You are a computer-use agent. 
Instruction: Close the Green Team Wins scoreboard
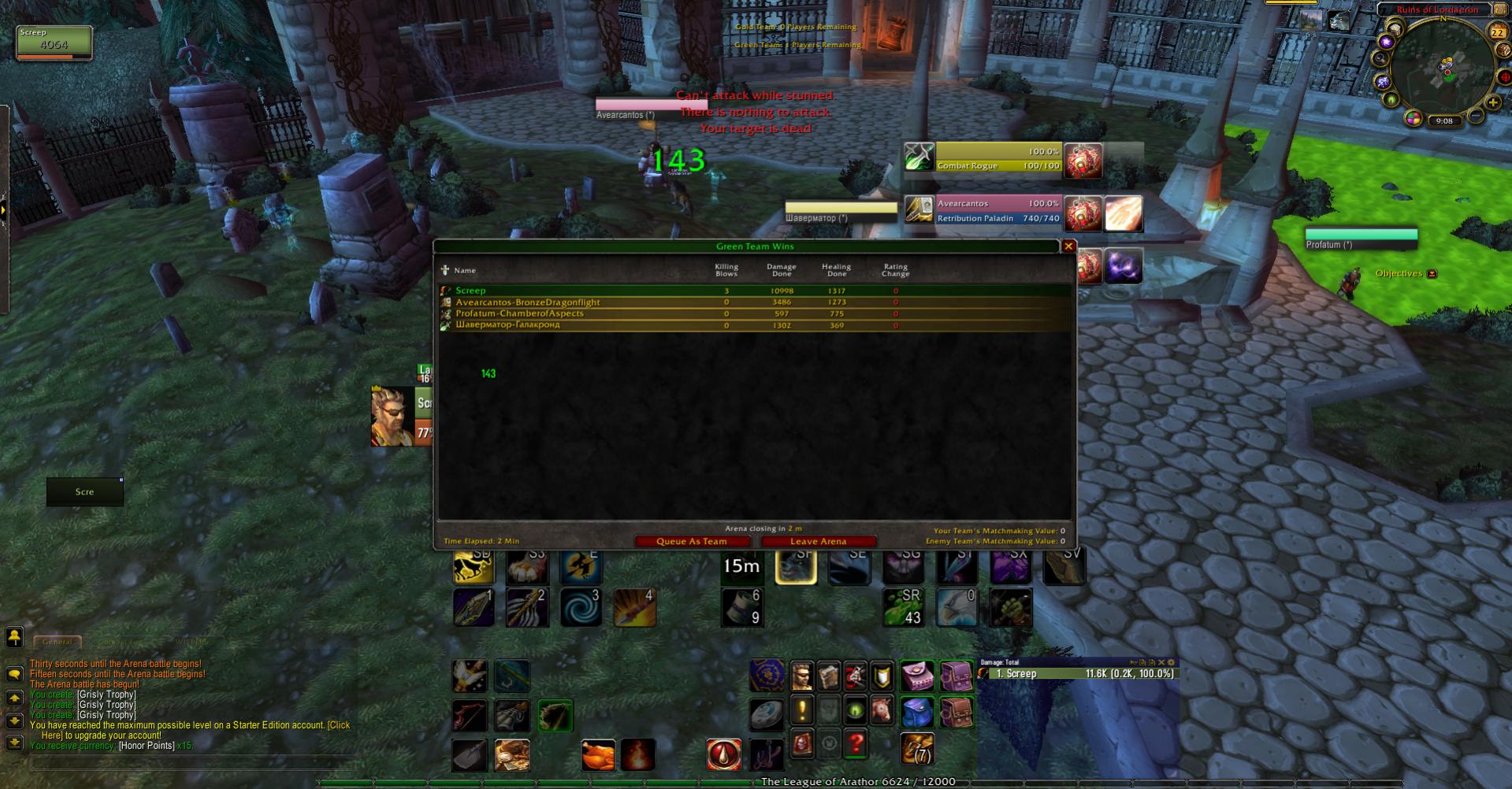1068,246
